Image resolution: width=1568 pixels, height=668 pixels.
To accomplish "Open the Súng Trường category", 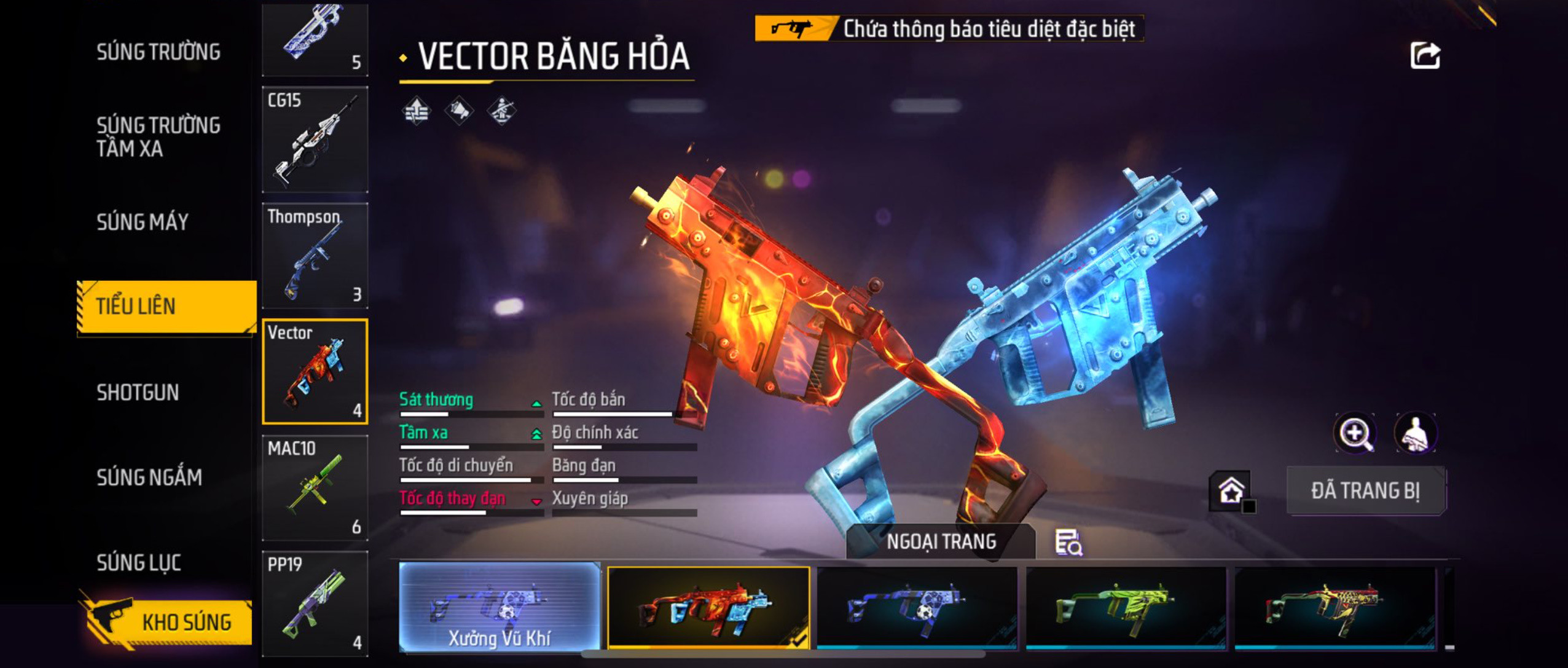I will [x=158, y=52].
